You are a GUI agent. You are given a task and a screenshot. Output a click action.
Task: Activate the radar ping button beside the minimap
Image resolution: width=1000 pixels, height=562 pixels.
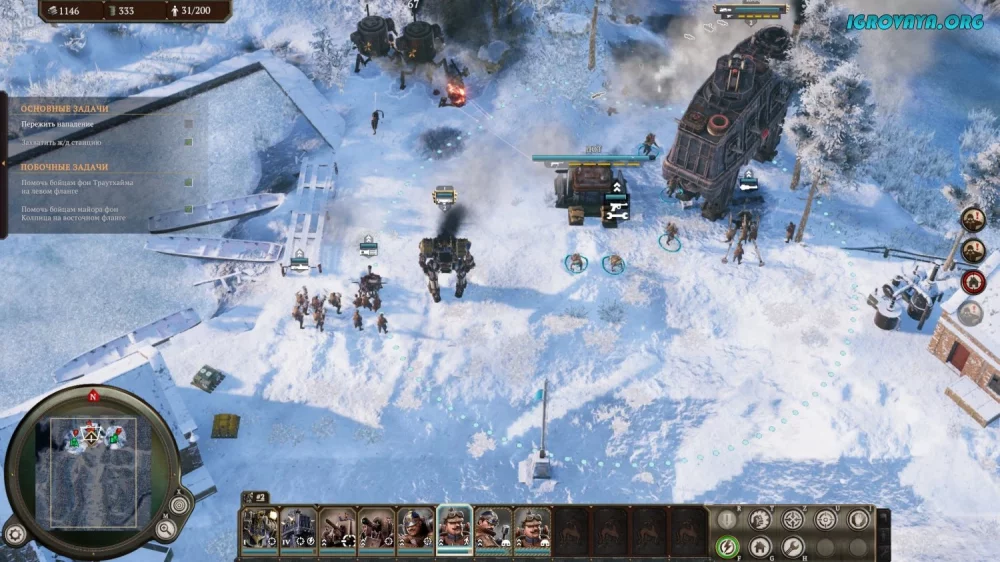(x=180, y=503)
